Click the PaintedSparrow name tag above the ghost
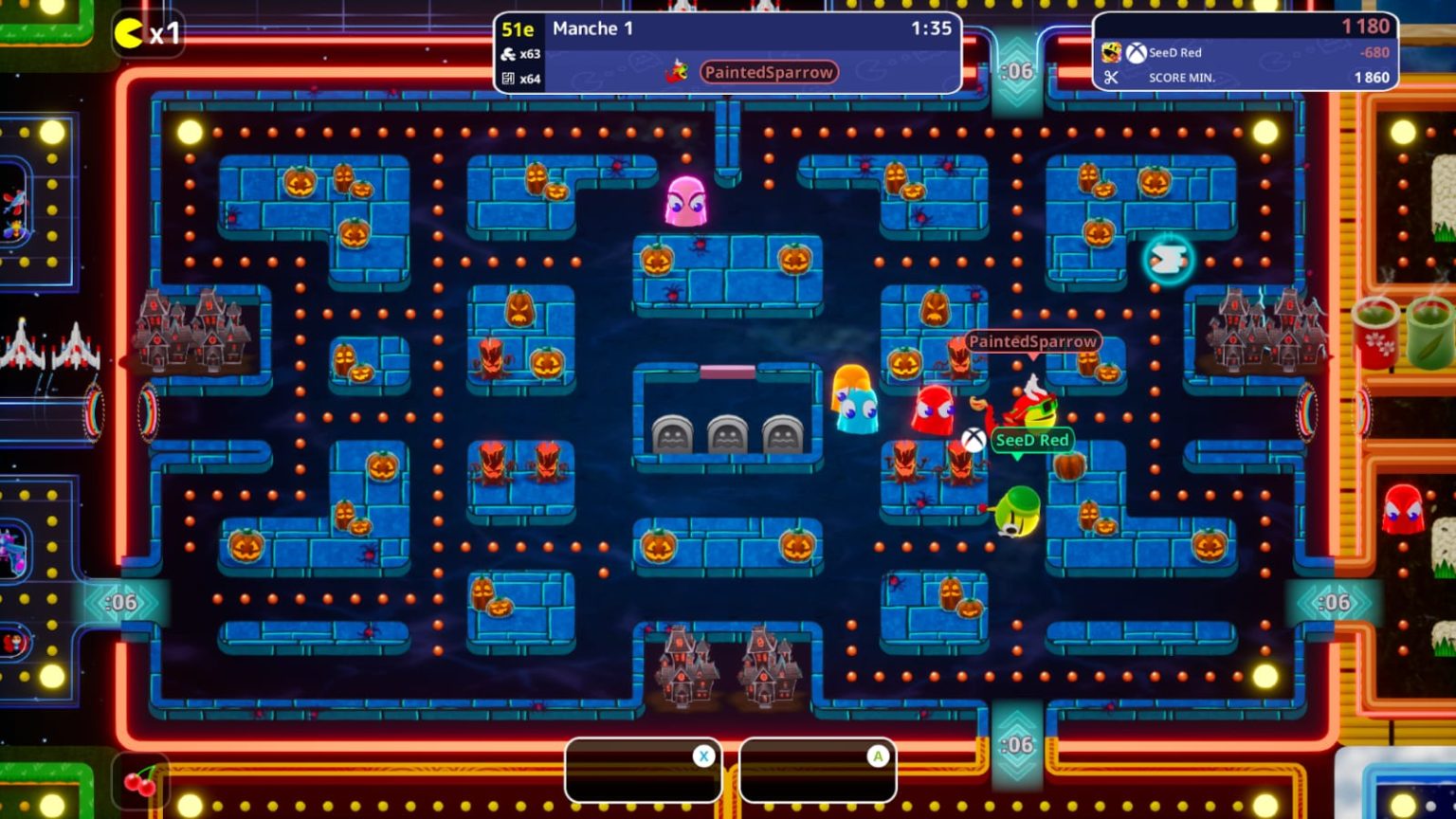The height and width of the screenshot is (819, 1456). [x=1032, y=340]
